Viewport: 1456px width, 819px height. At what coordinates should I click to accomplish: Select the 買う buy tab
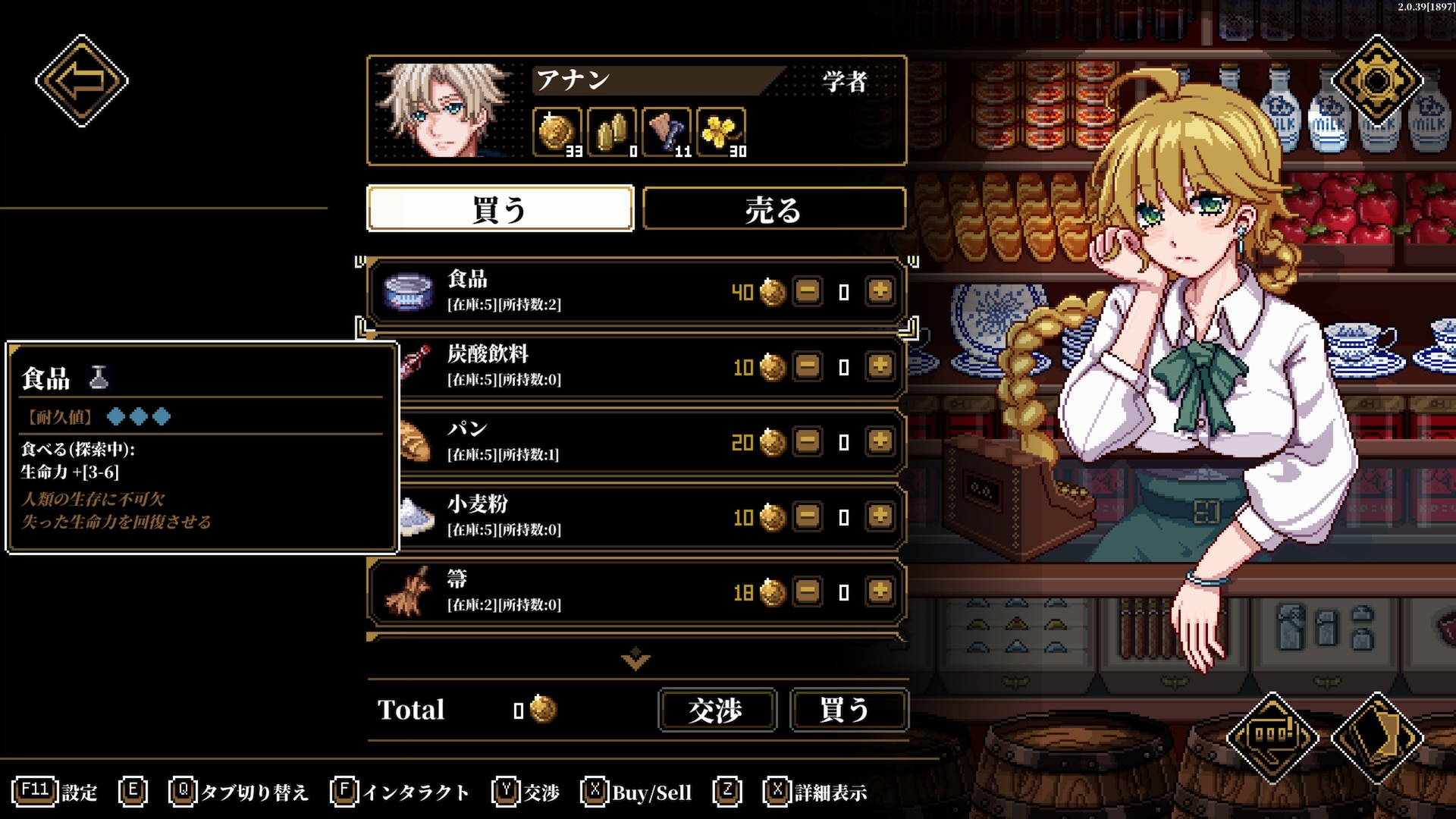tap(500, 209)
